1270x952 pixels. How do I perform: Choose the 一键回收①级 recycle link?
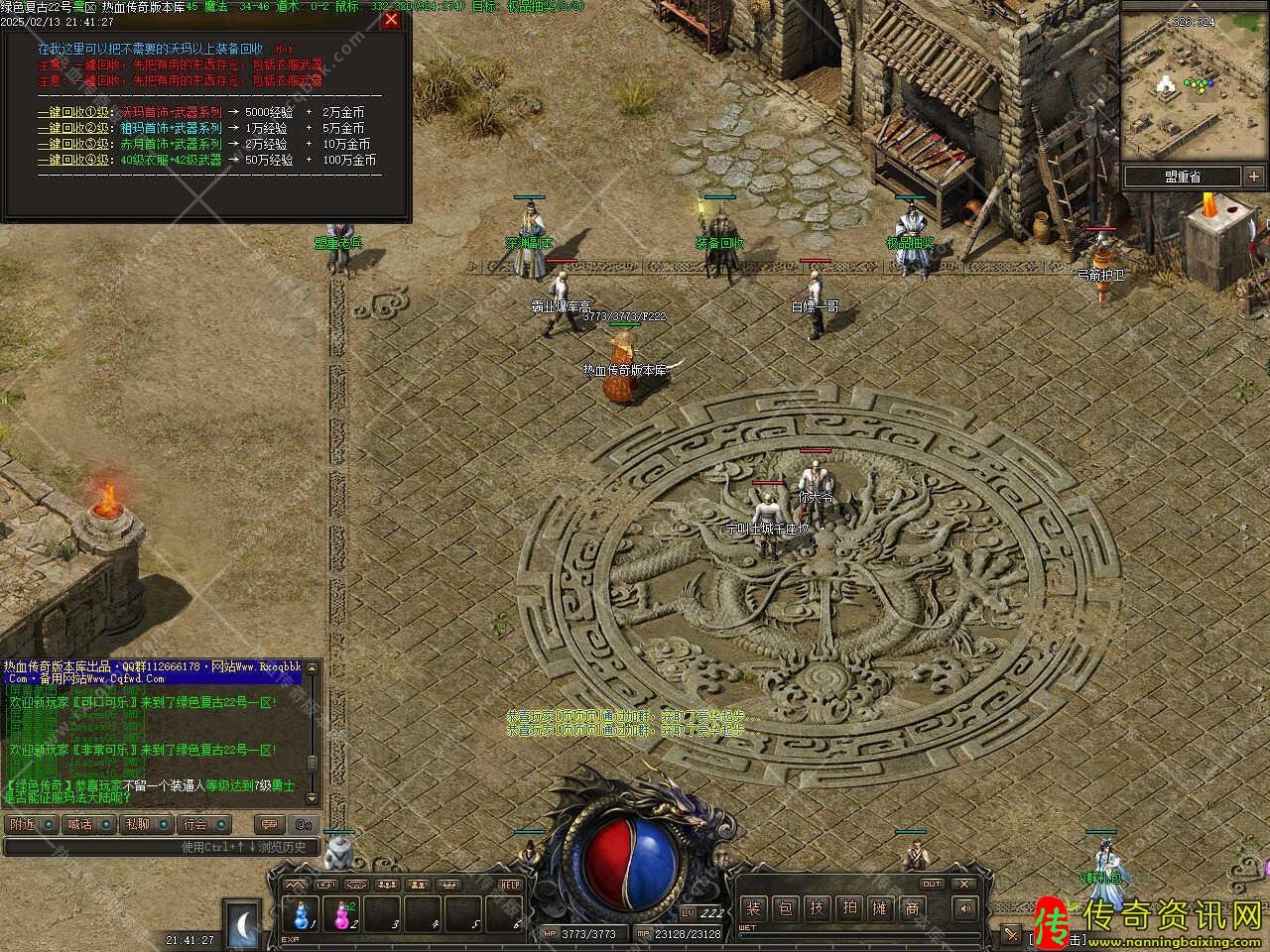pyautogui.click(x=75, y=113)
